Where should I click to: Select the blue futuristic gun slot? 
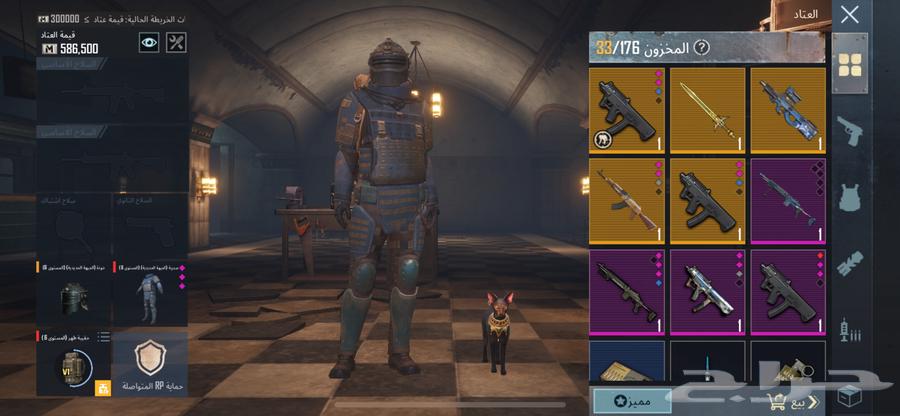pos(788,110)
